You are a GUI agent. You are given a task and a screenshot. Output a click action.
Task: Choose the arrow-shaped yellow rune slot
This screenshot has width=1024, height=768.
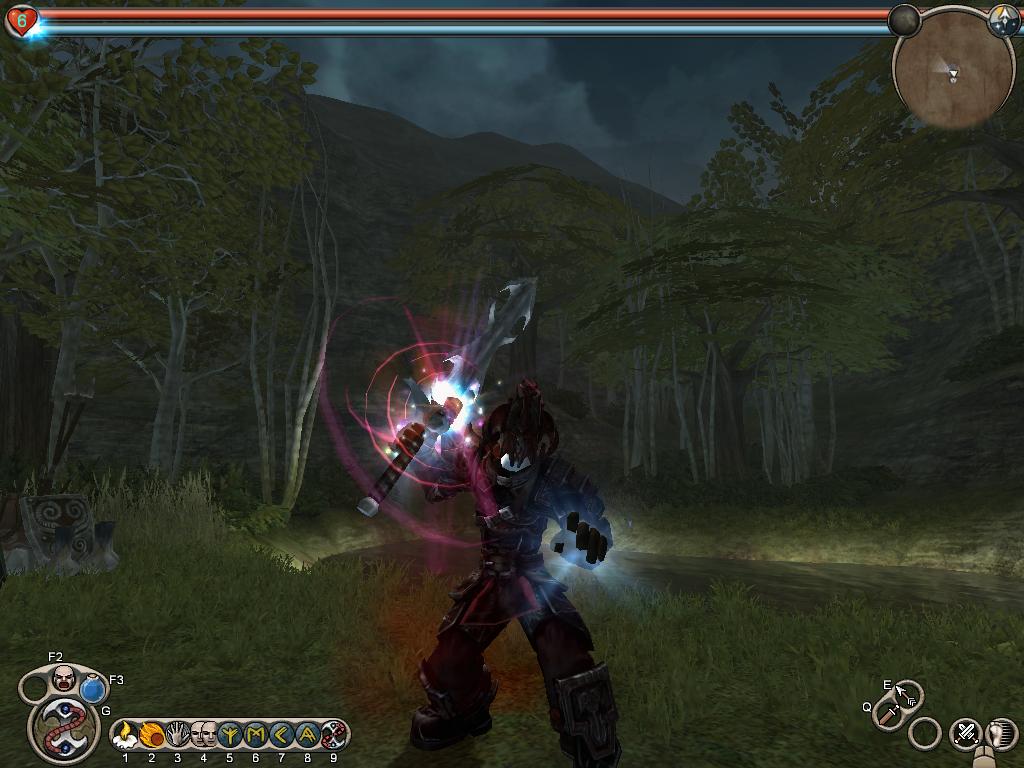[281, 735]
